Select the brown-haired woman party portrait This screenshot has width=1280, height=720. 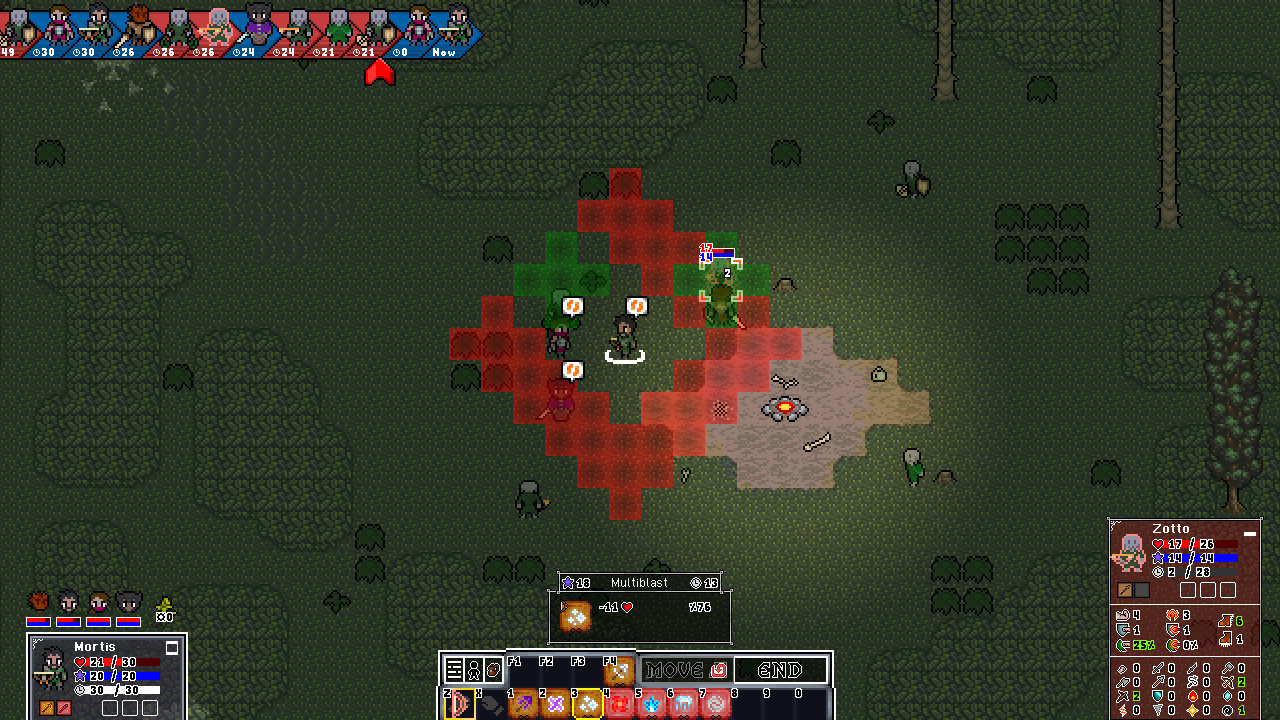tap(98, 603)
